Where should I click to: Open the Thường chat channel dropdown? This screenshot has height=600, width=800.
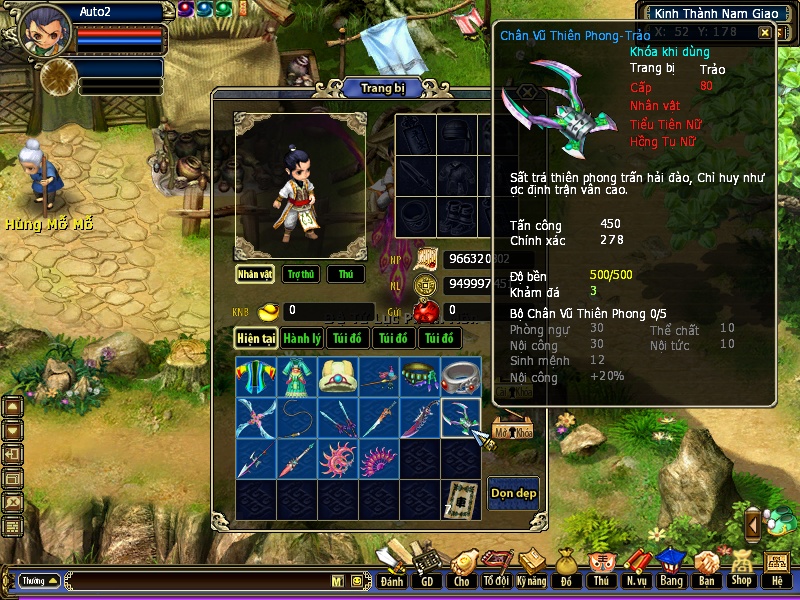click(x=39, y=580)
